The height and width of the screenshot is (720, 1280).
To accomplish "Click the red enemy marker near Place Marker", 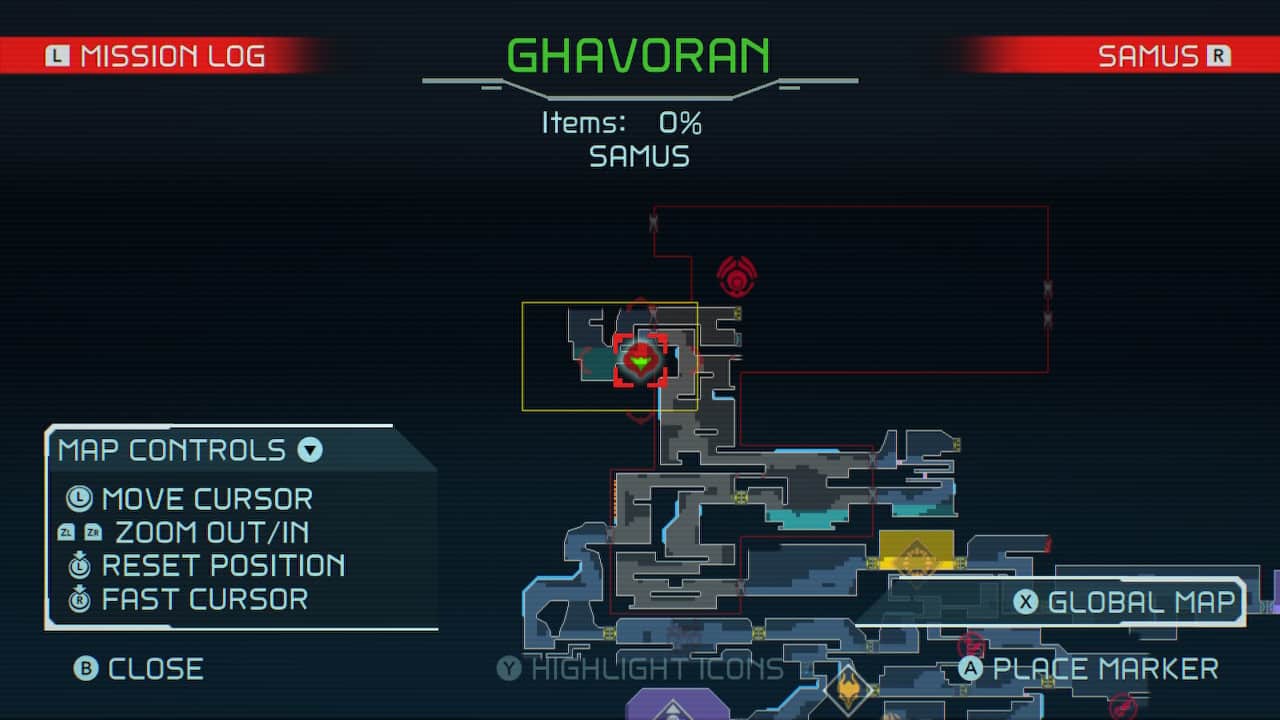I will pos(972,644).
